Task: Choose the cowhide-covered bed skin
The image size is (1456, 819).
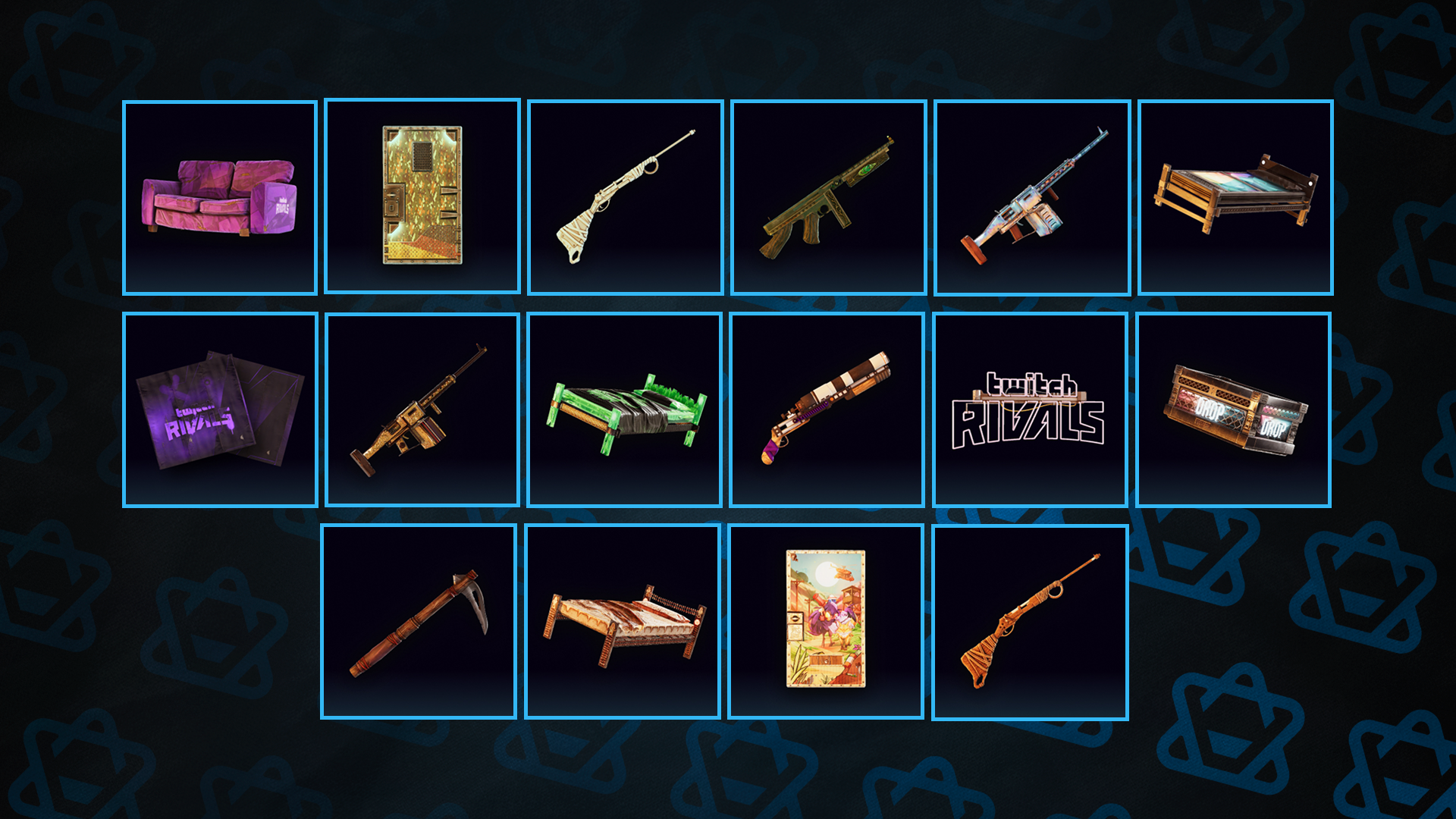Action: 623,621
